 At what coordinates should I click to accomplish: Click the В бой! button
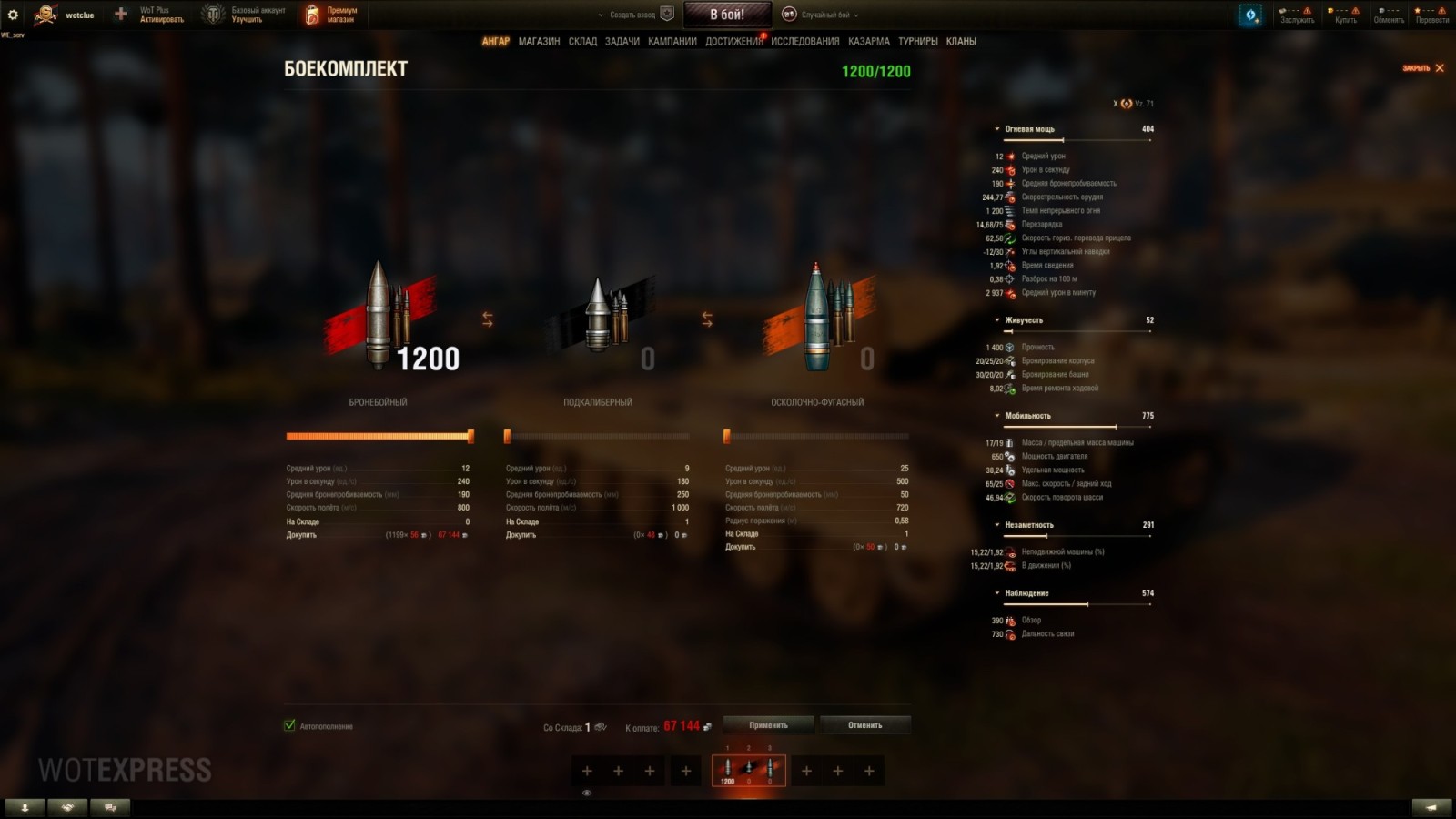tap(727, 14)
